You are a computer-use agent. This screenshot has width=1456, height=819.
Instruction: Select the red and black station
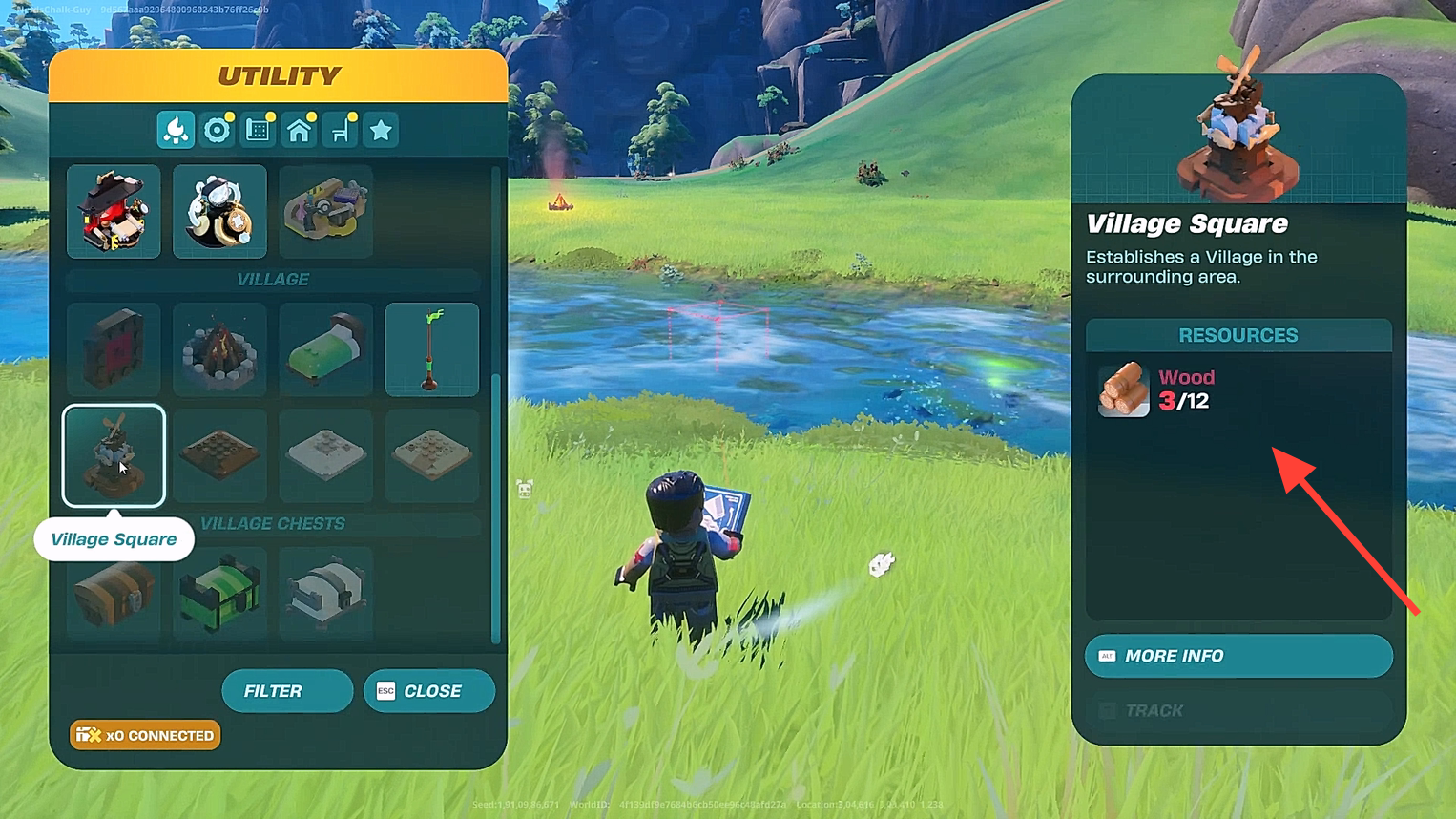pos(114,211)
